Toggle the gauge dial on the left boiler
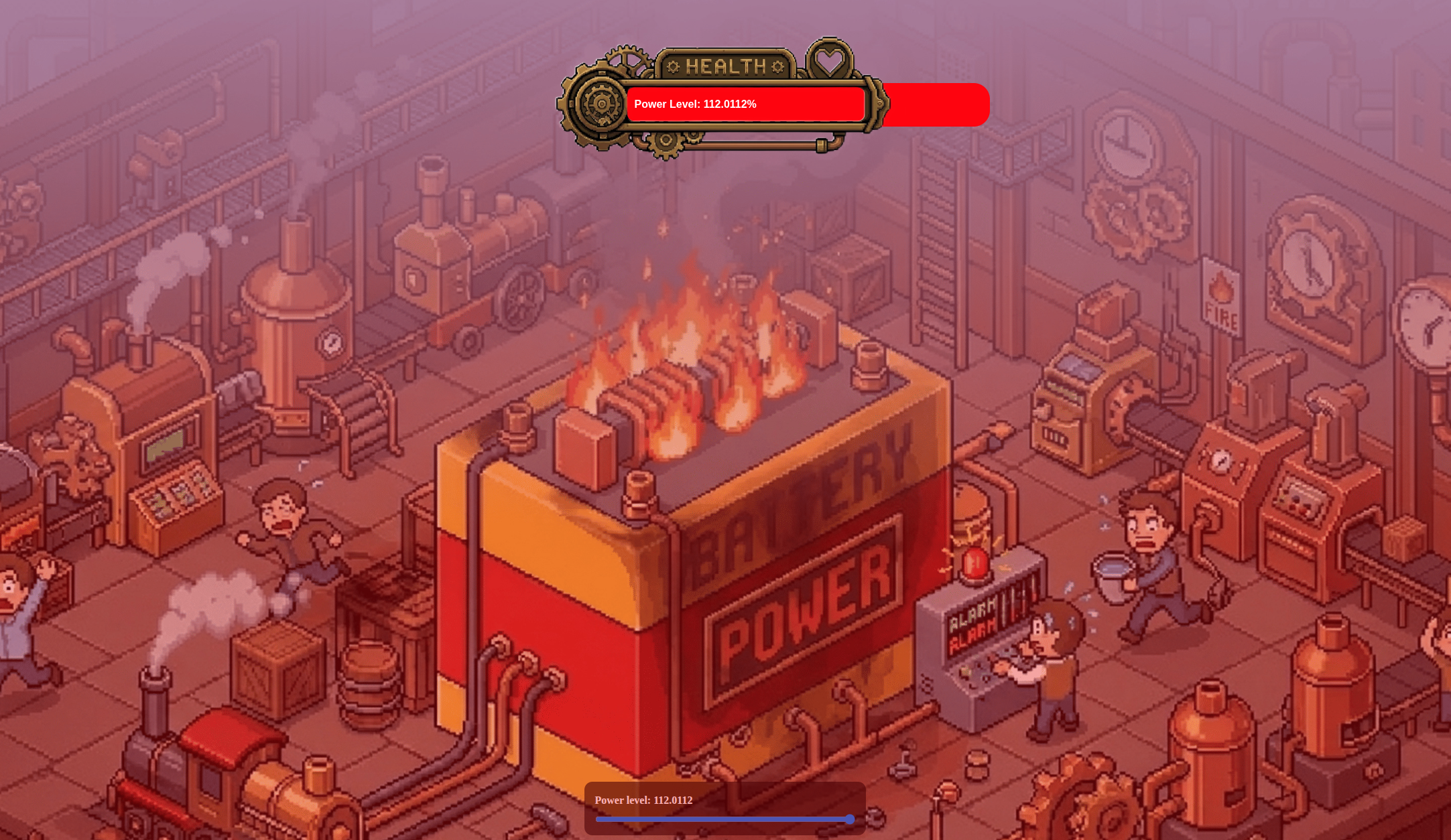The image size is (1451, 840). [x=332, y=342]
